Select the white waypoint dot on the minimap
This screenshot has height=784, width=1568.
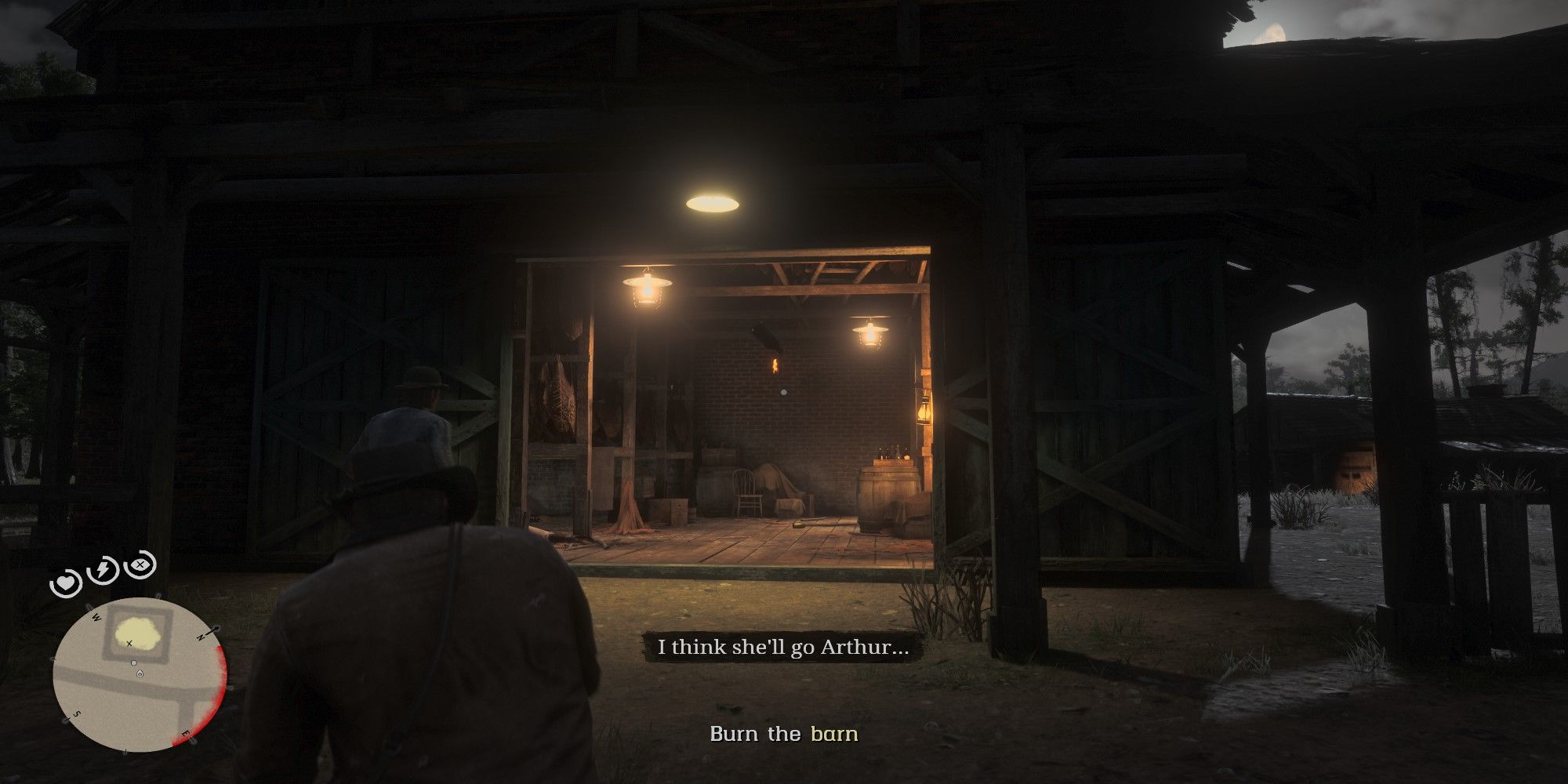click(134, 662)
